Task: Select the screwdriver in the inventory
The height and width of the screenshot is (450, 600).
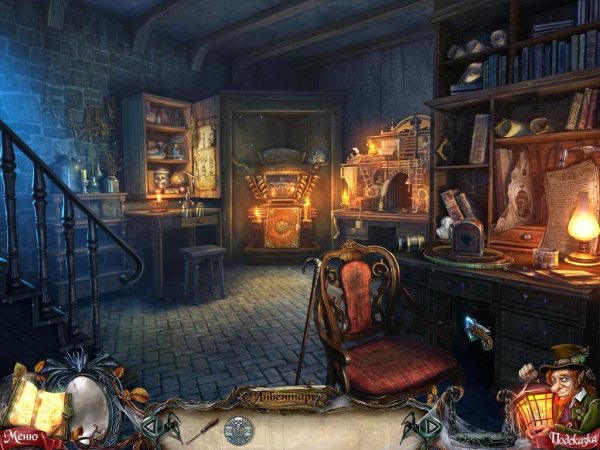Action: pos(203,428)
